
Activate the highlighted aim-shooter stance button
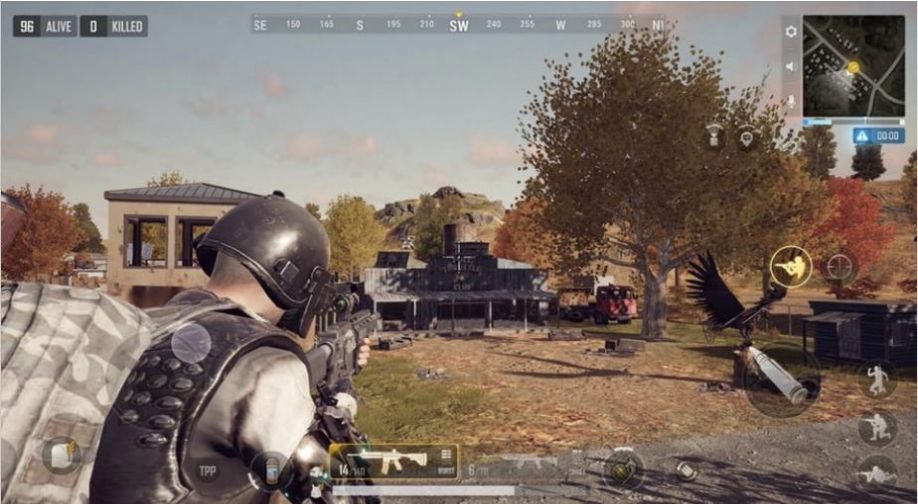pyautogui.click(x=791, y=267)
